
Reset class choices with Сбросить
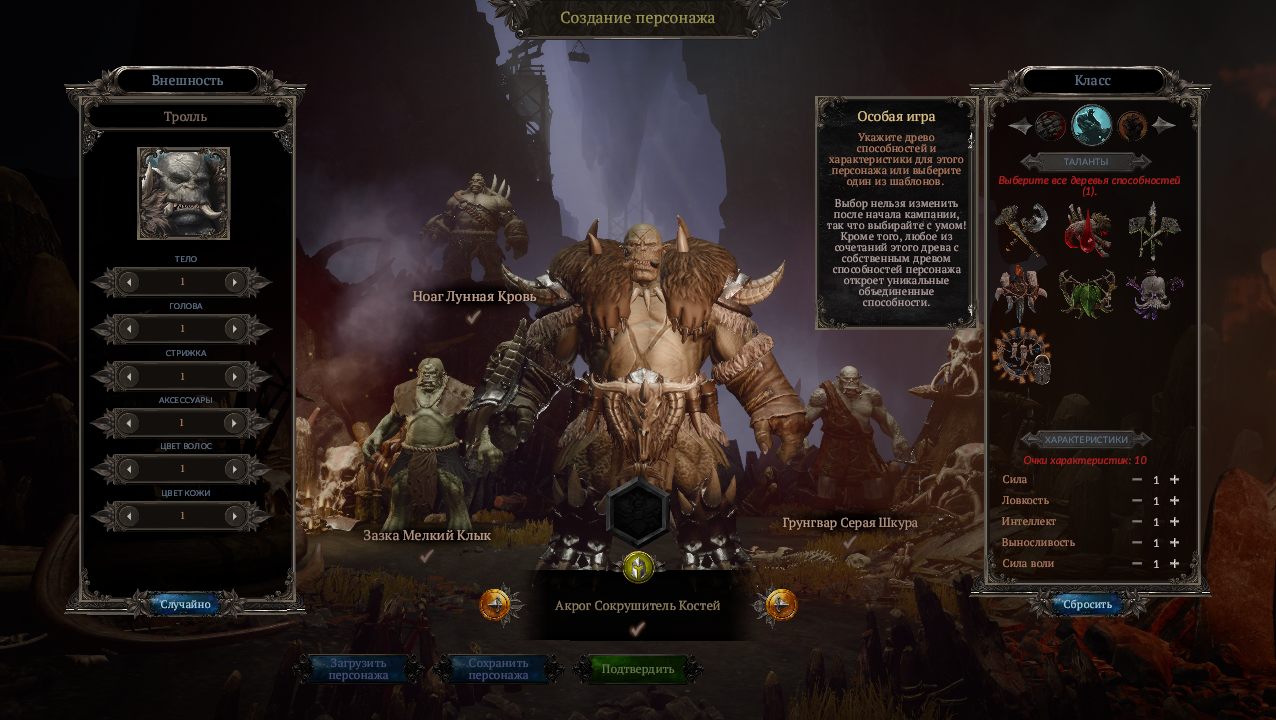[x=1087, y=605]
